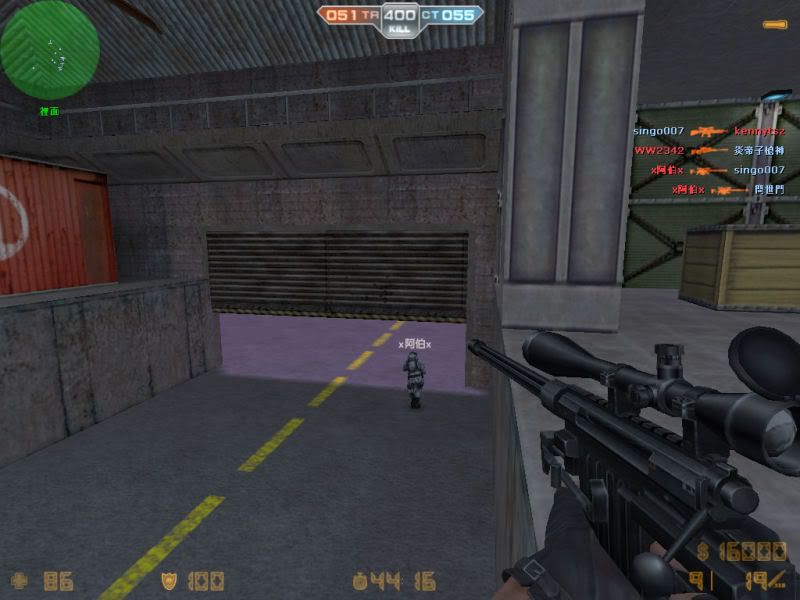Select the singo007 kills kennytsz feed row

(x=709, y=131)
